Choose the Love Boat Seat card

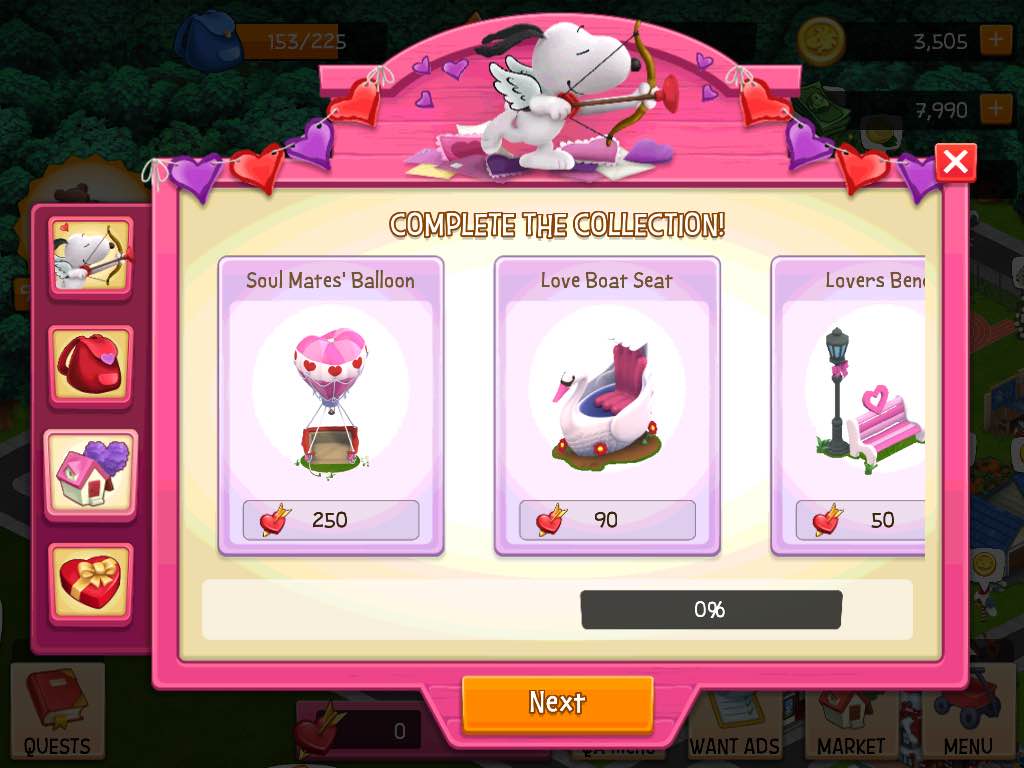click(x=607, y=405)
